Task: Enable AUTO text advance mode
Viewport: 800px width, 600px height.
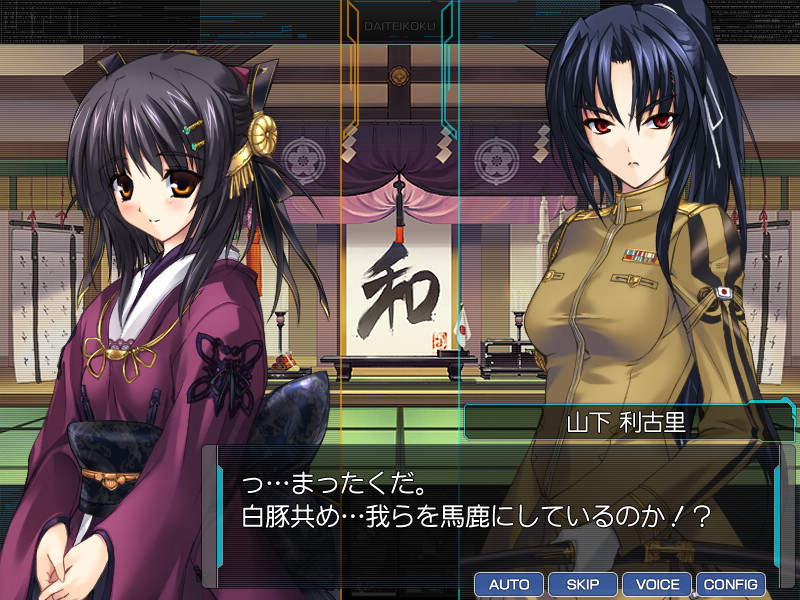Action: click(508, 584)
